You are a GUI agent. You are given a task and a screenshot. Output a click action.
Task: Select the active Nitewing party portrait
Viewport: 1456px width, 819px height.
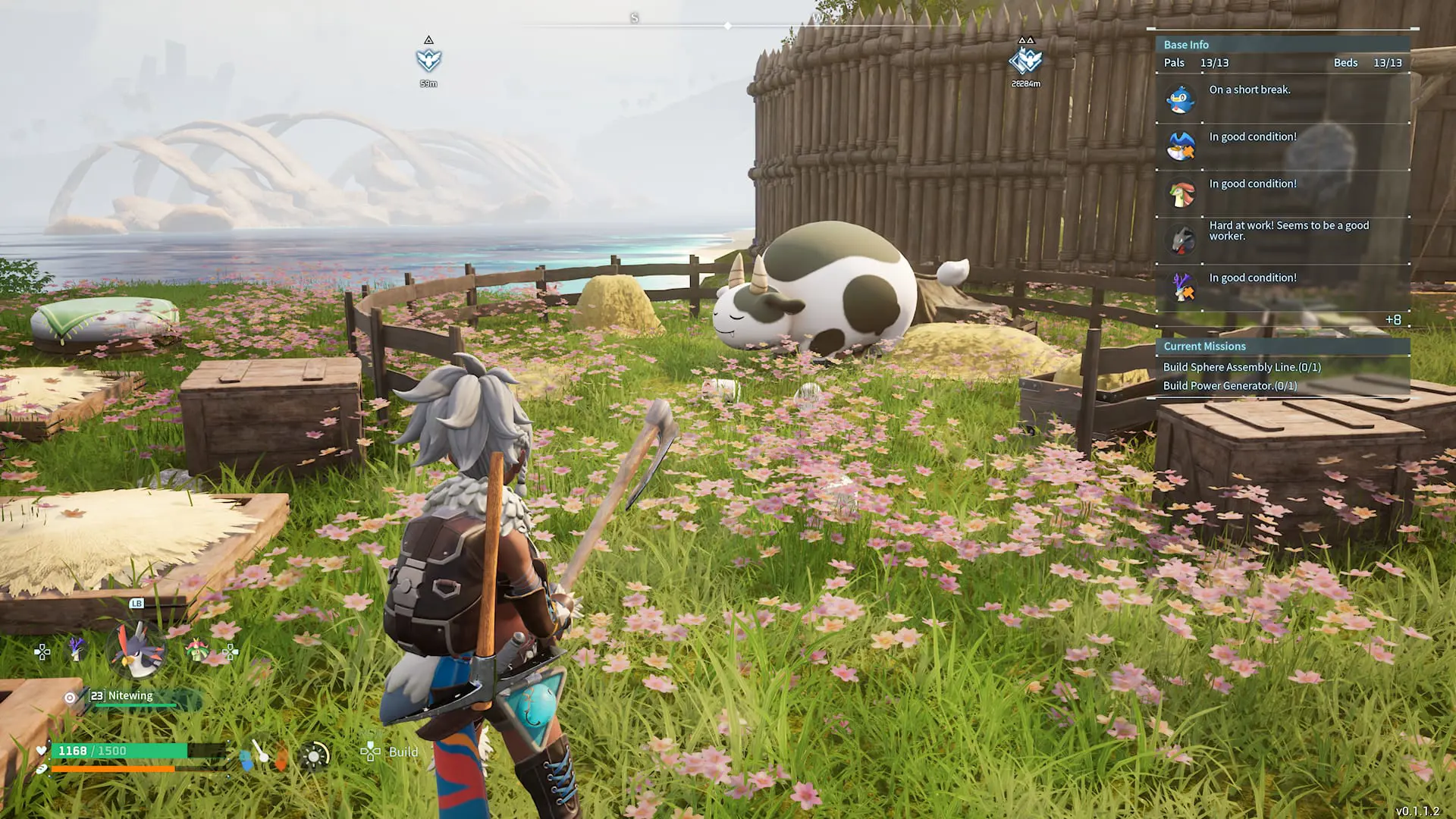pos(136,651)
